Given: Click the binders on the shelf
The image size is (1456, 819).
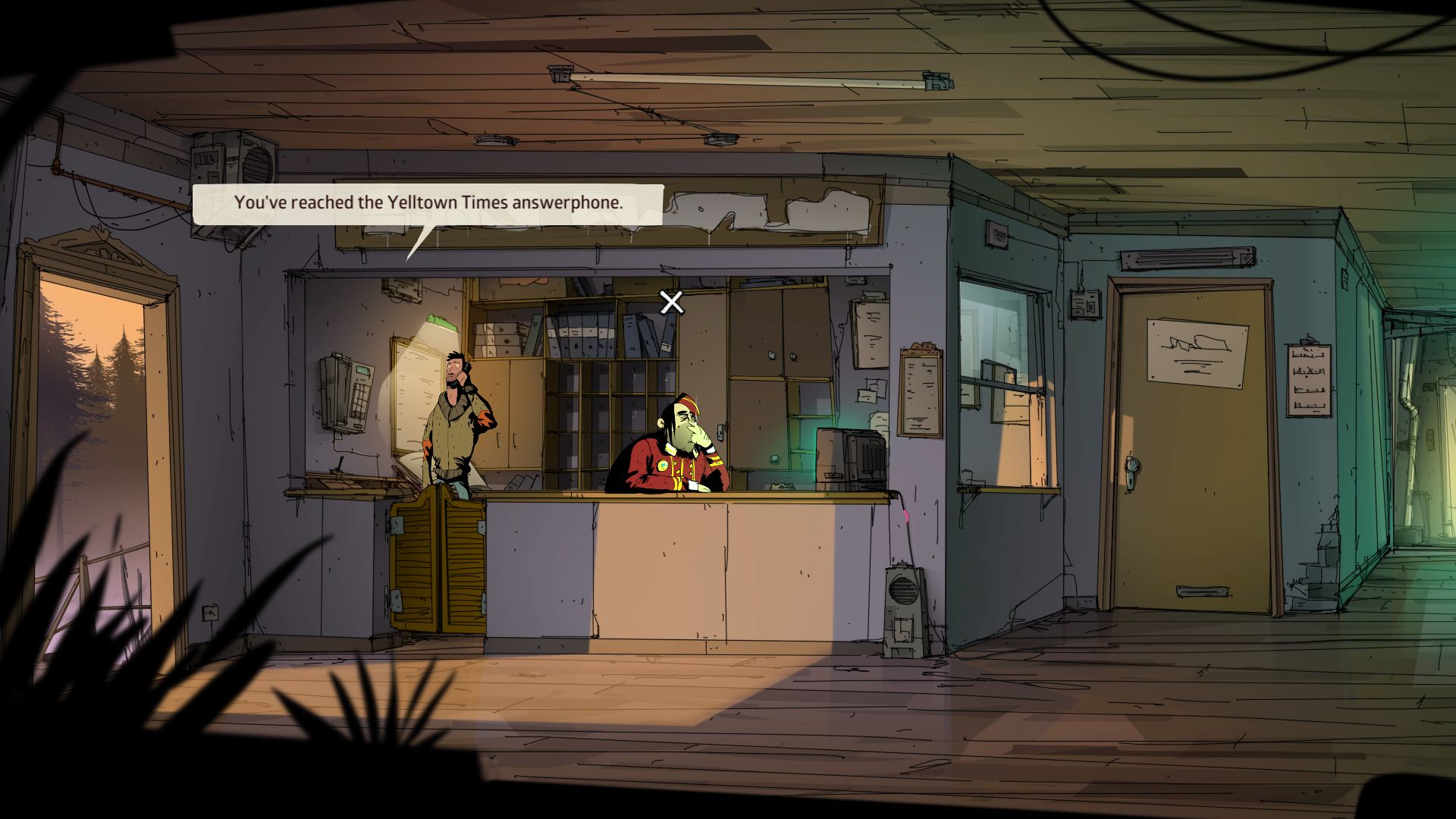Looking at the screenshot, I should click(584, 334).
